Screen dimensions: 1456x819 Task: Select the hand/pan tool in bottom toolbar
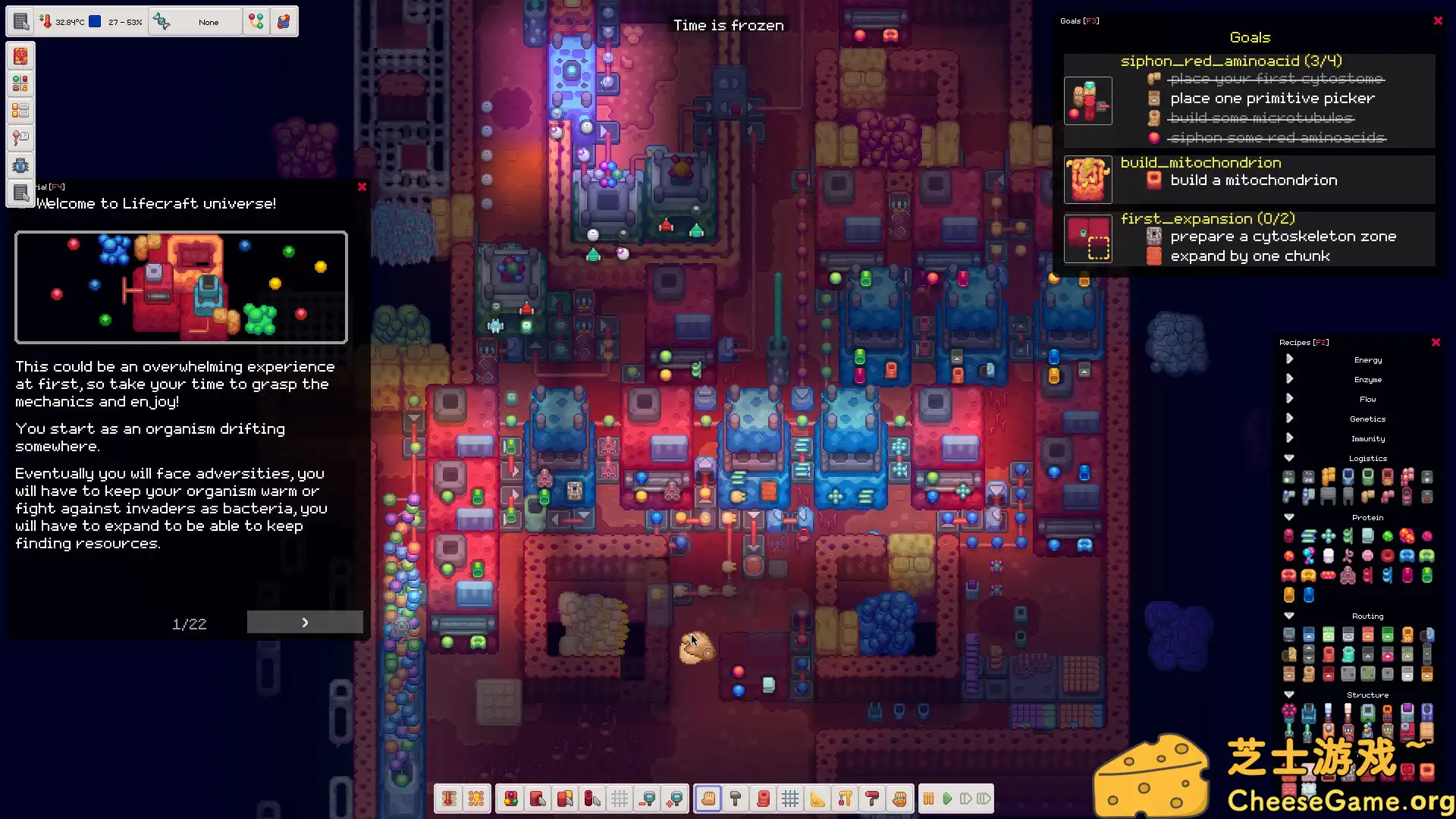click(x=708, y=799)
